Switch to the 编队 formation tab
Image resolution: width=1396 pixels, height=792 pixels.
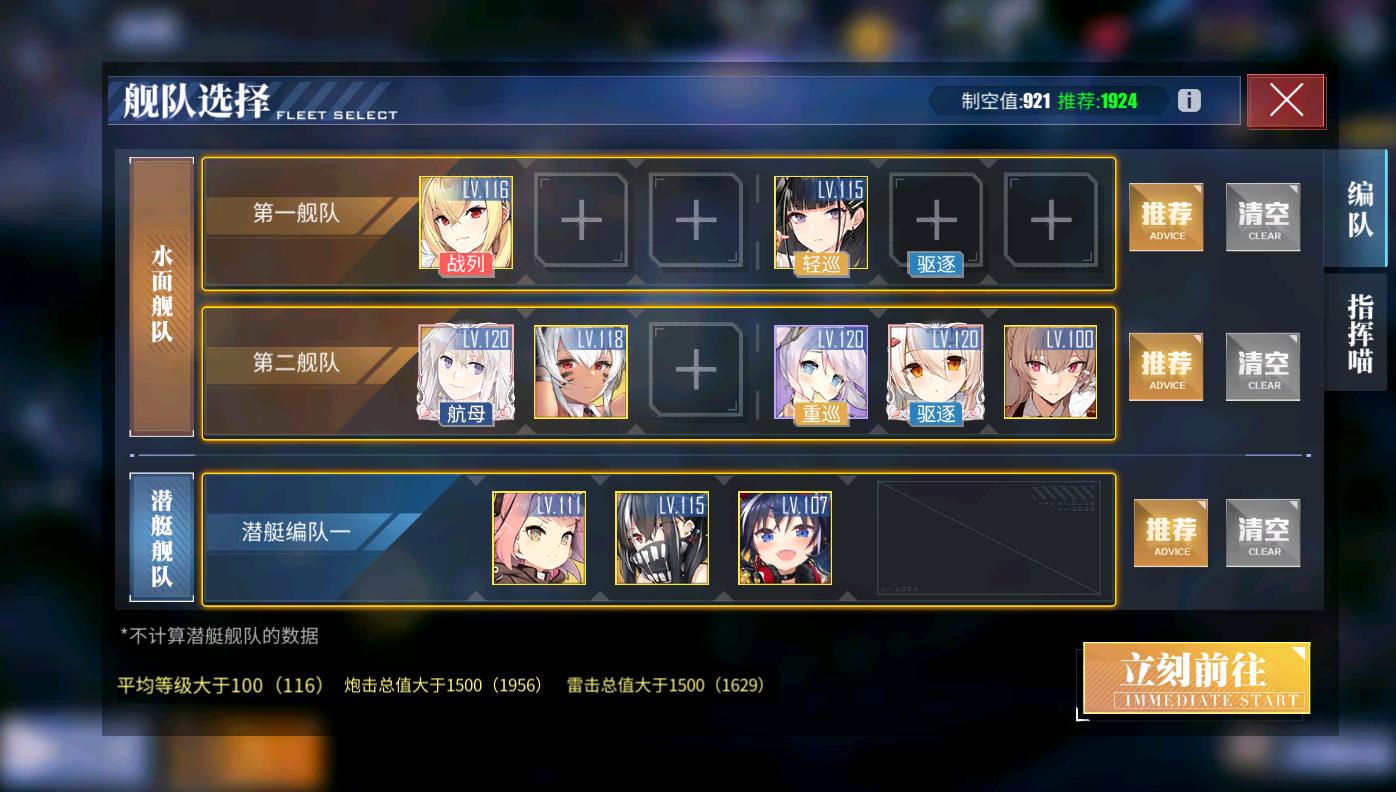pos(1359,209)
